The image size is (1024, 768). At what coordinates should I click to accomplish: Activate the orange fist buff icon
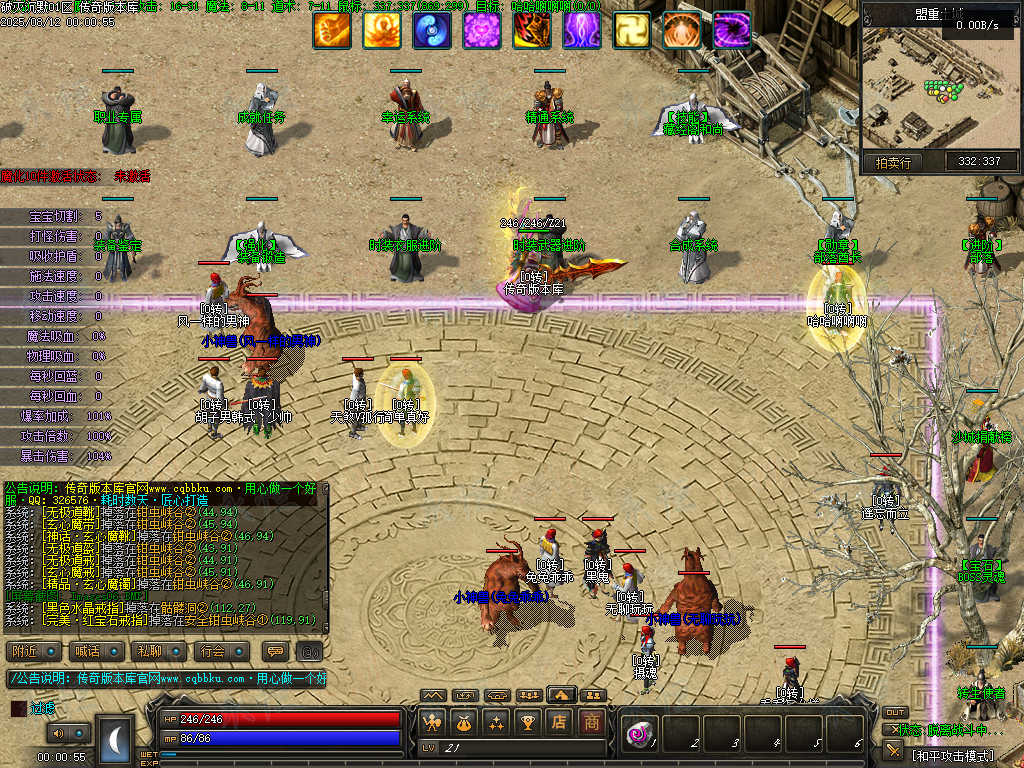click(x=332, y=30)
